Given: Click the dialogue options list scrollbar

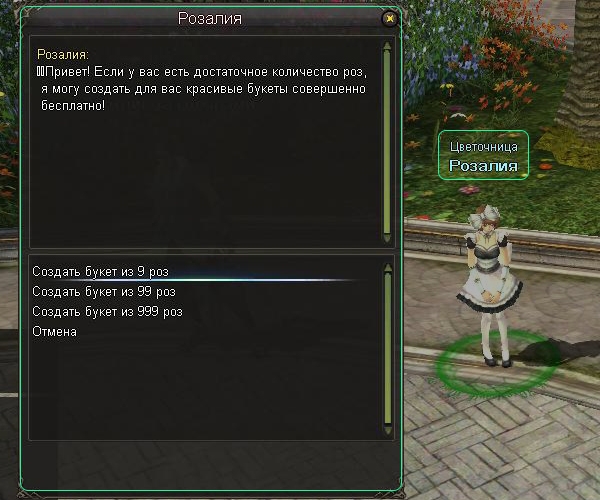Looking at the screenshot, I should [x=387, y=350].
